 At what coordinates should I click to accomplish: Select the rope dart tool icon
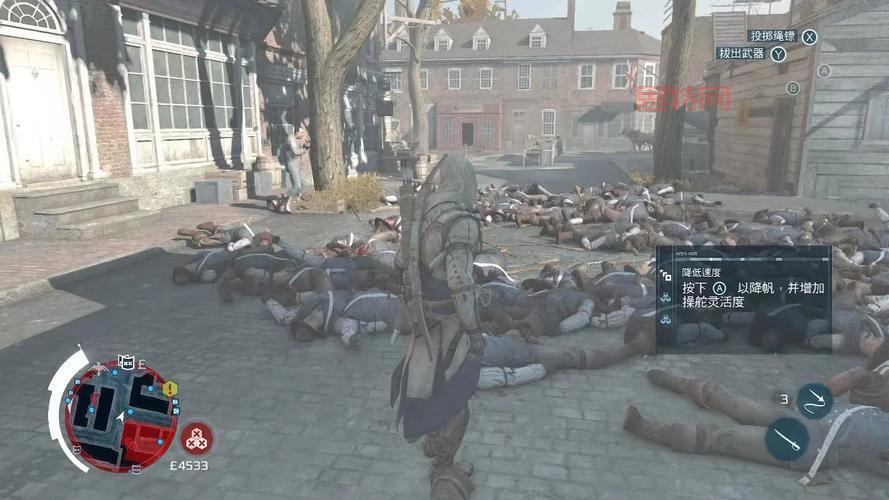coord(814,400)
